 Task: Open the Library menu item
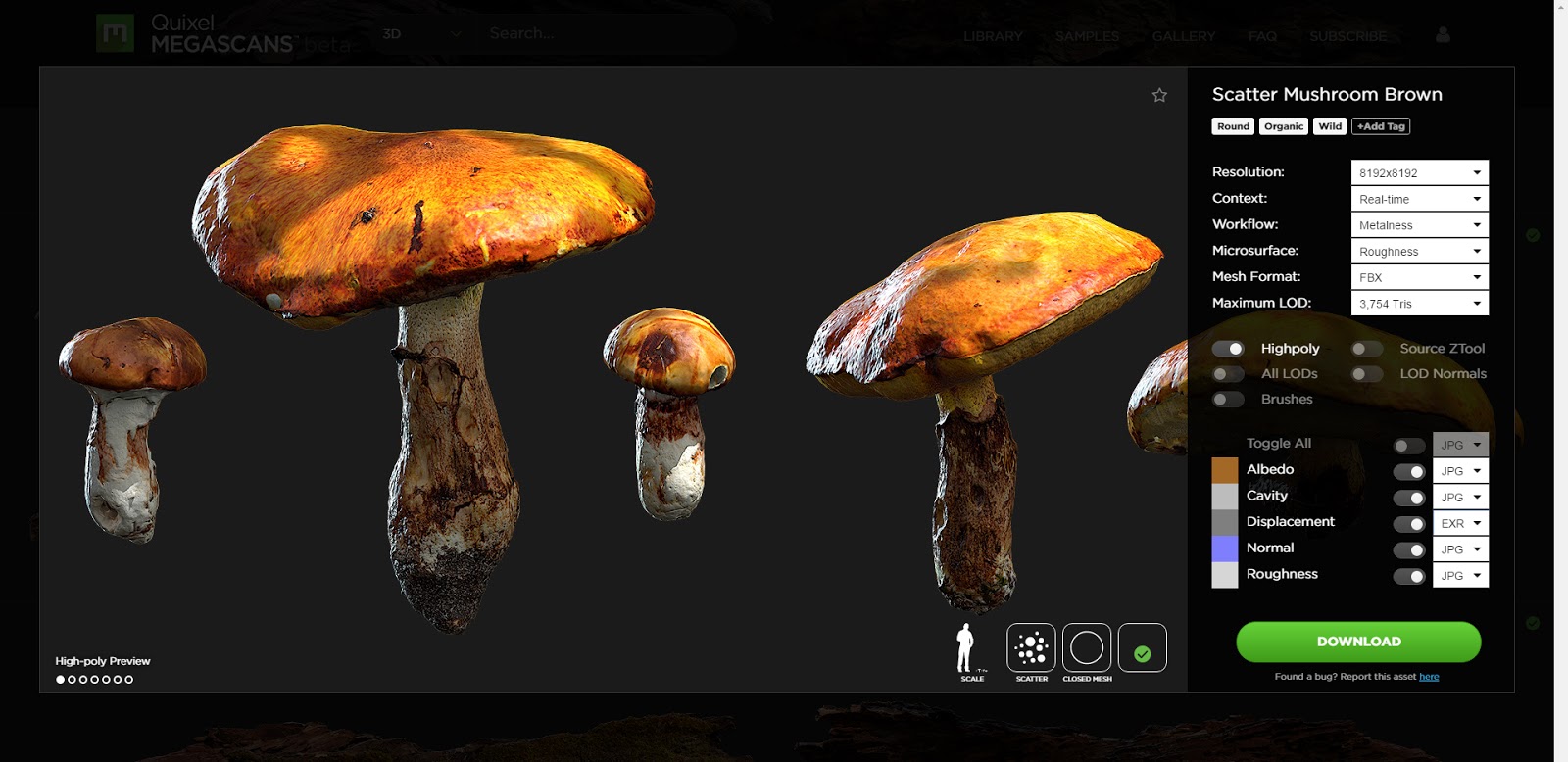[992, 35]
